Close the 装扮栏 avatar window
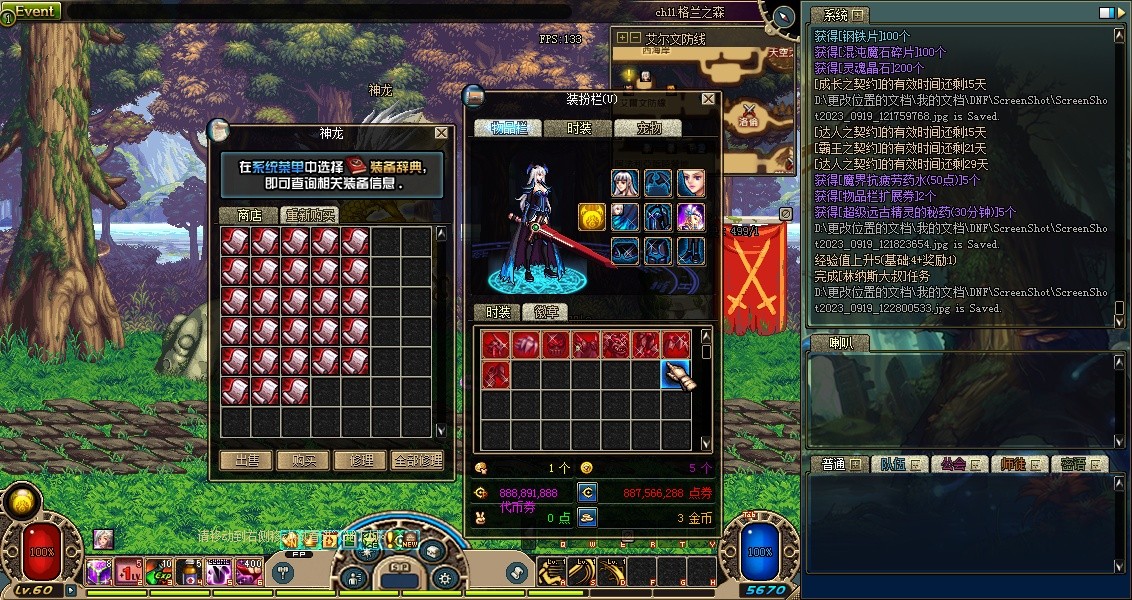 click(709, 100)
